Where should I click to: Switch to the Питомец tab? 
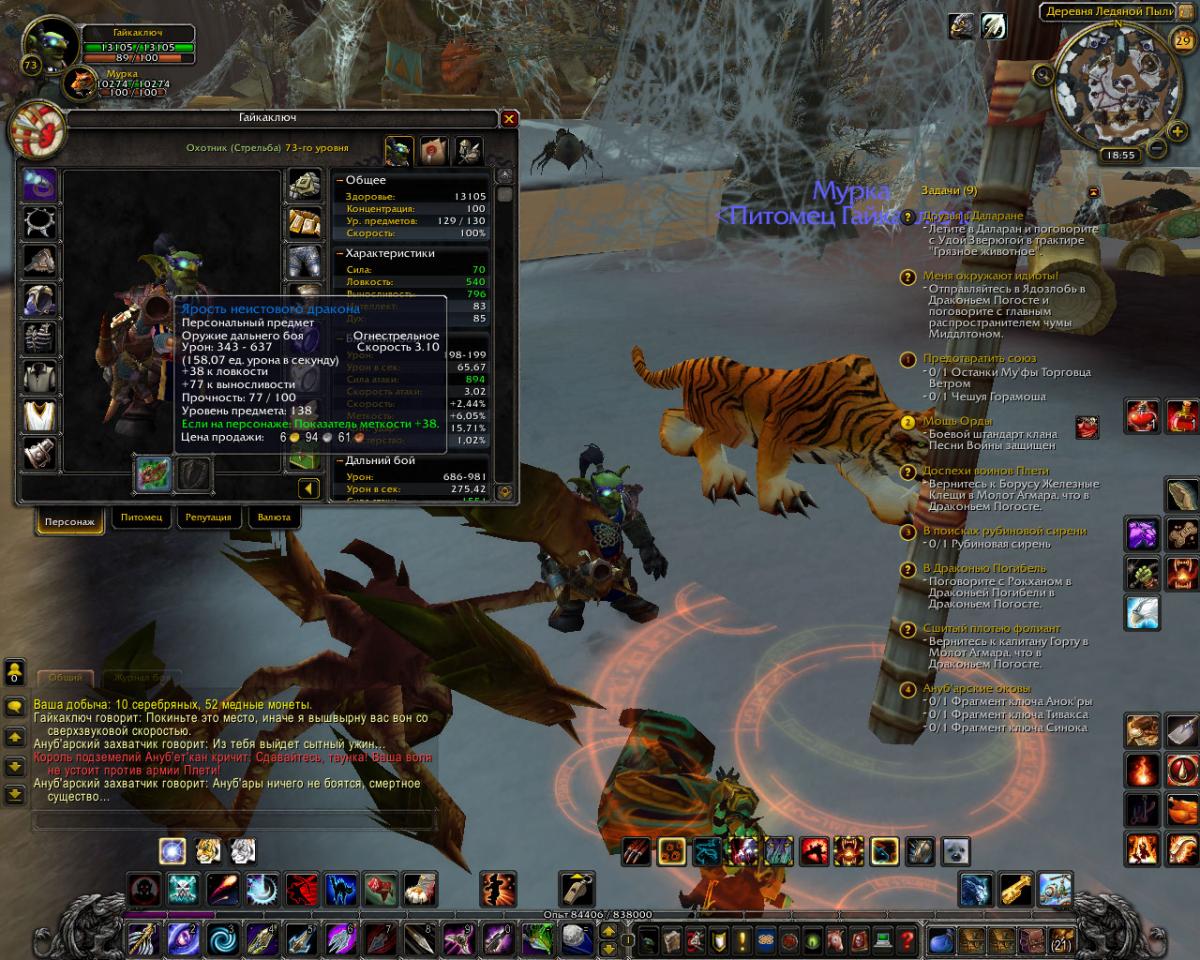(140, 518)
